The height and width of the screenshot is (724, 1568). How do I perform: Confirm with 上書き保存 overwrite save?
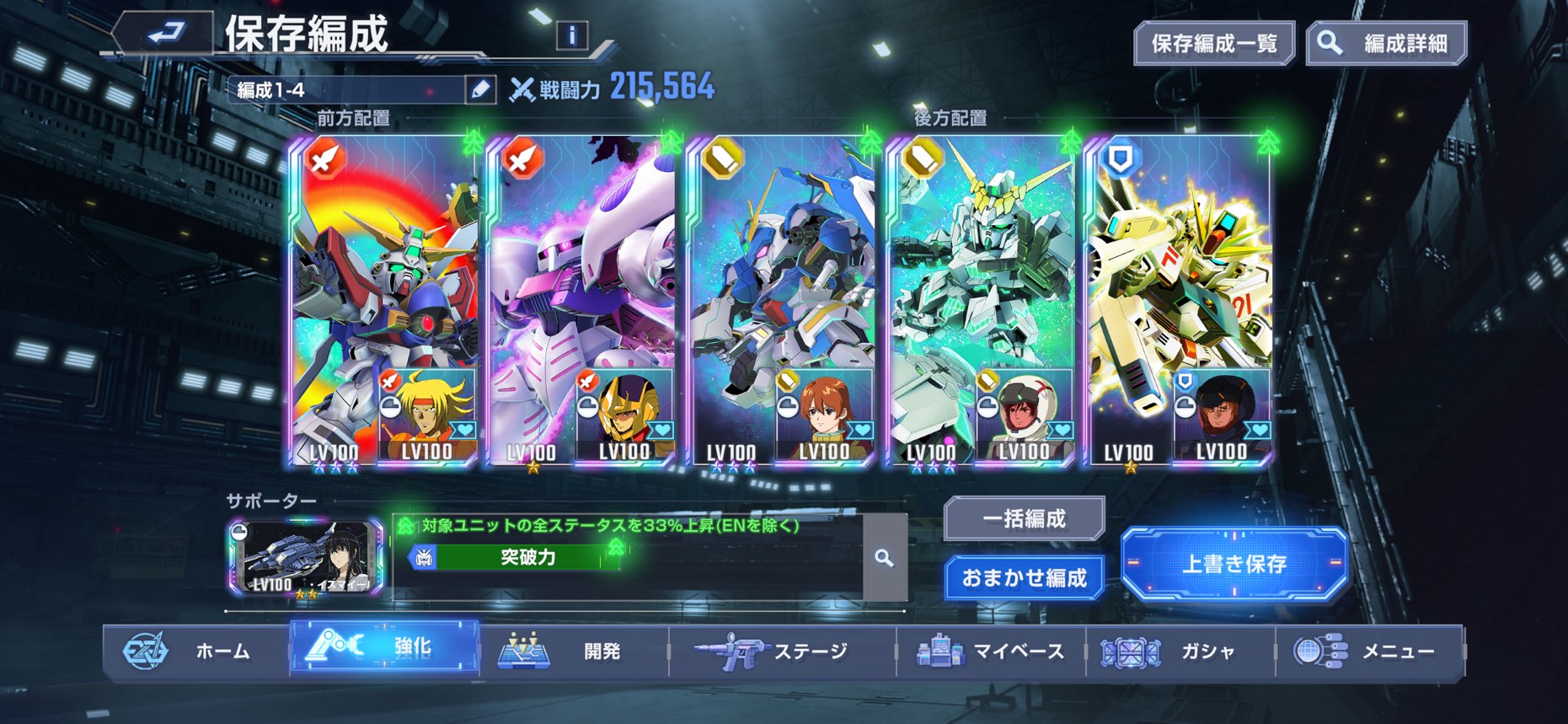(x=1234, y=563)
